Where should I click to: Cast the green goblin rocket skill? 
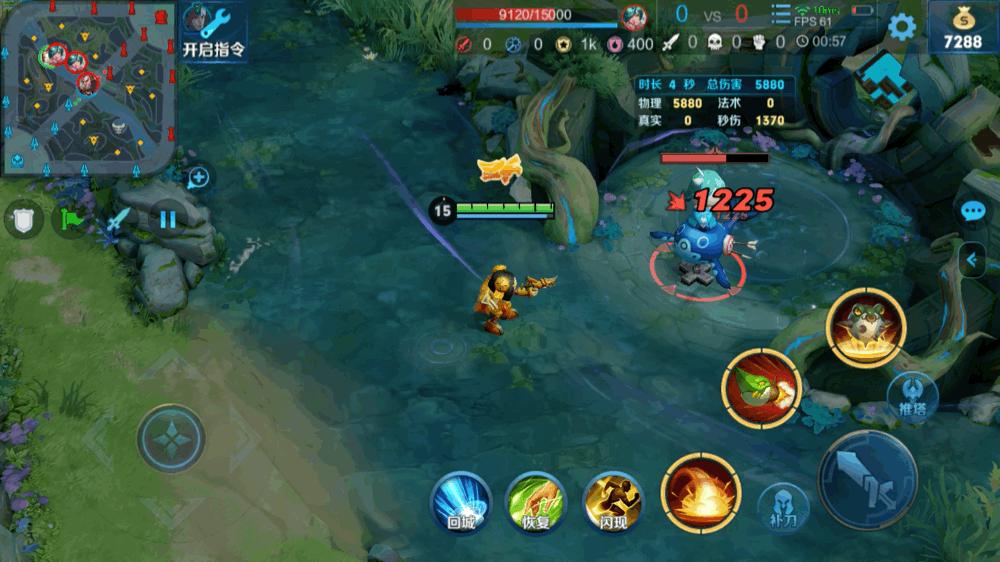pos(763,390)
